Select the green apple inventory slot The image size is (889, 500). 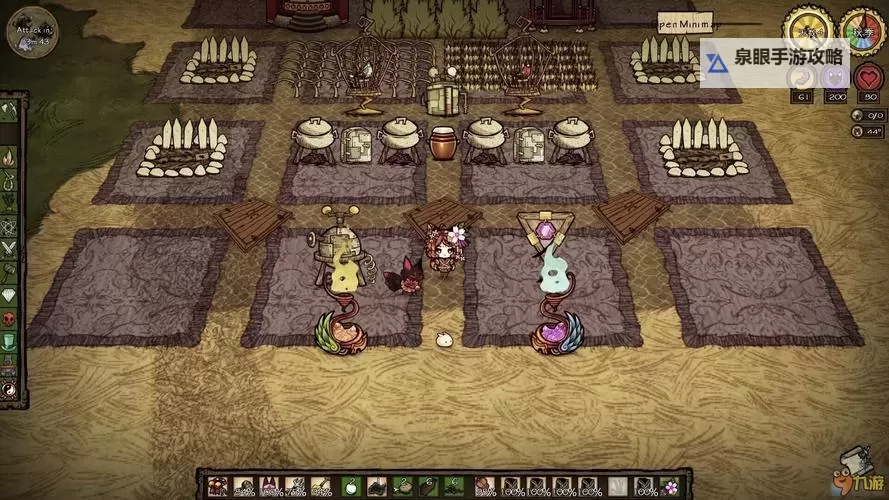tap(351, 487)
